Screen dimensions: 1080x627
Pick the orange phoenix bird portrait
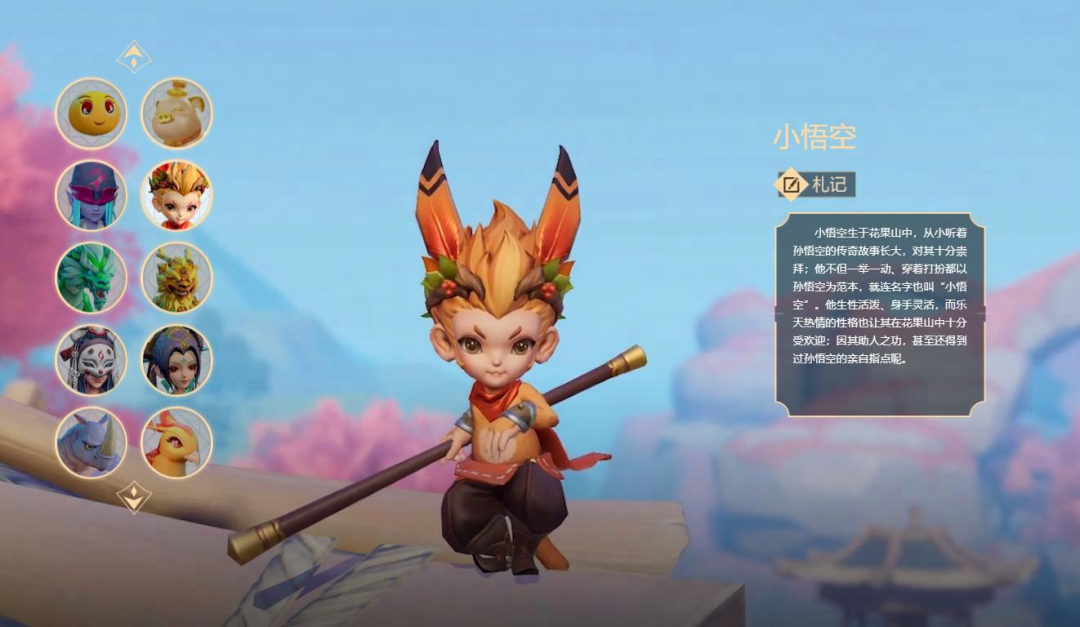(x=176, y=442)
